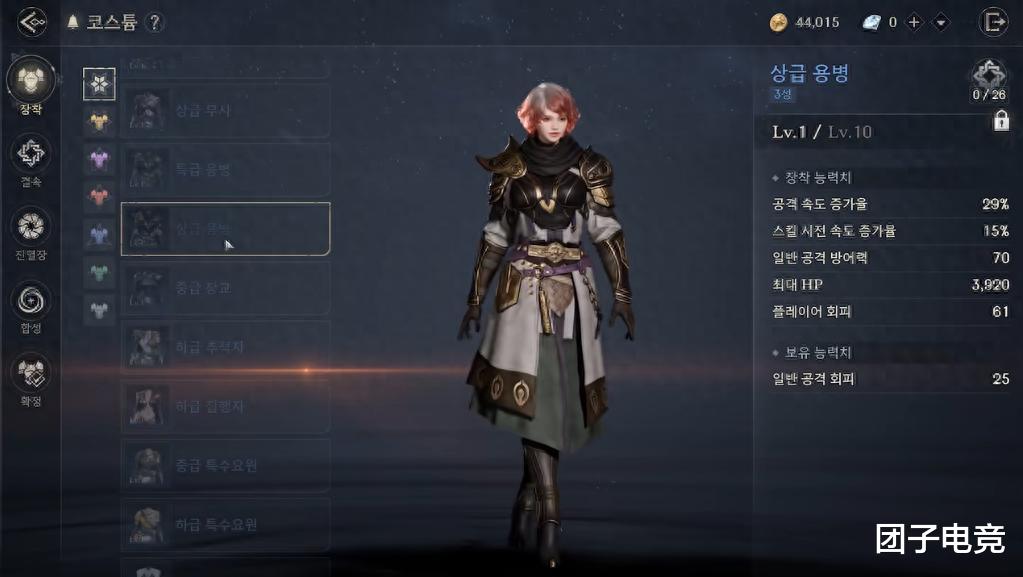Open the 확정 tab in the sidebar
Viewport: 1023px width, 577px height.
point(31,374)
